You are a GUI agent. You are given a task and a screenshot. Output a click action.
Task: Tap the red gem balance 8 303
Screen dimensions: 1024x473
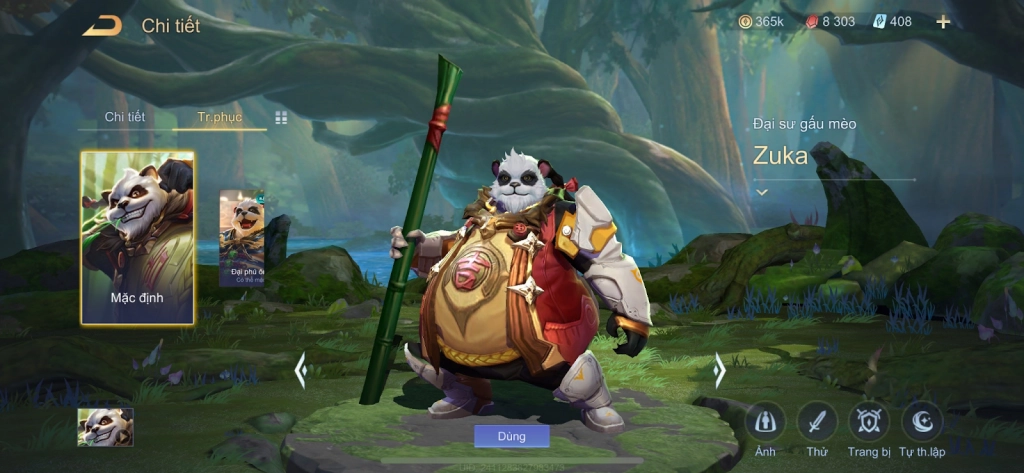click(830, 22)
